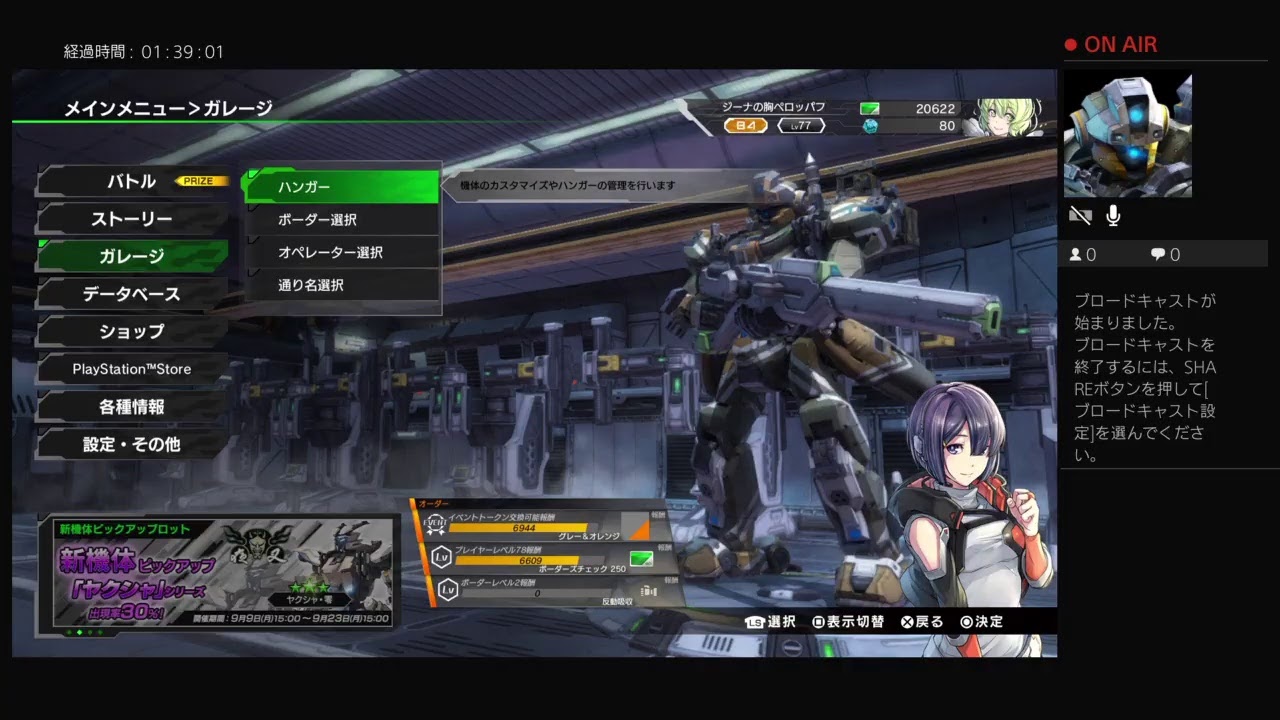Open 通り名選択 submenu option

(x=342, y=285)
